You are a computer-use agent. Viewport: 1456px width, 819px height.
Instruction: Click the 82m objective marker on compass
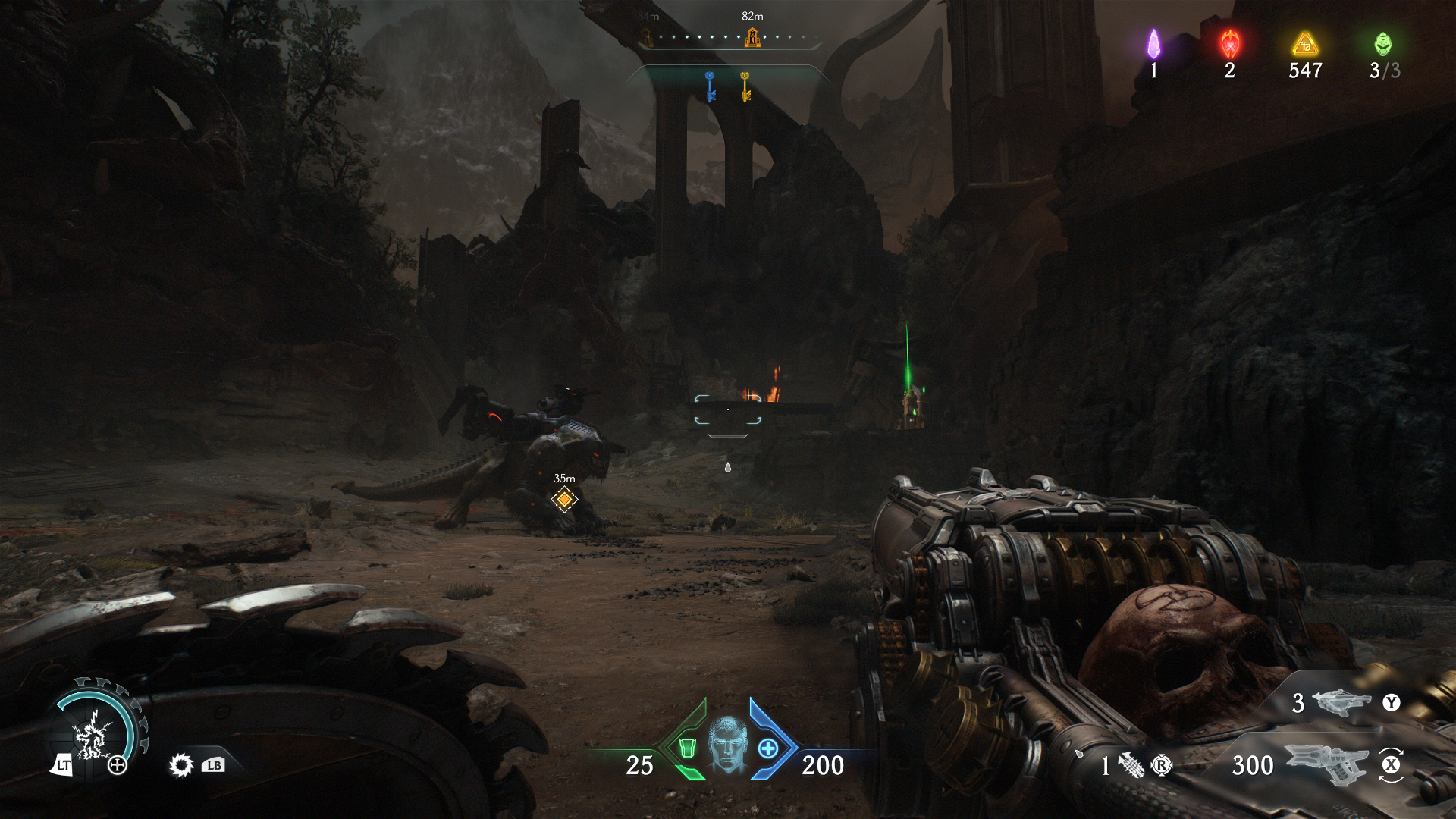tap(752, 36)
